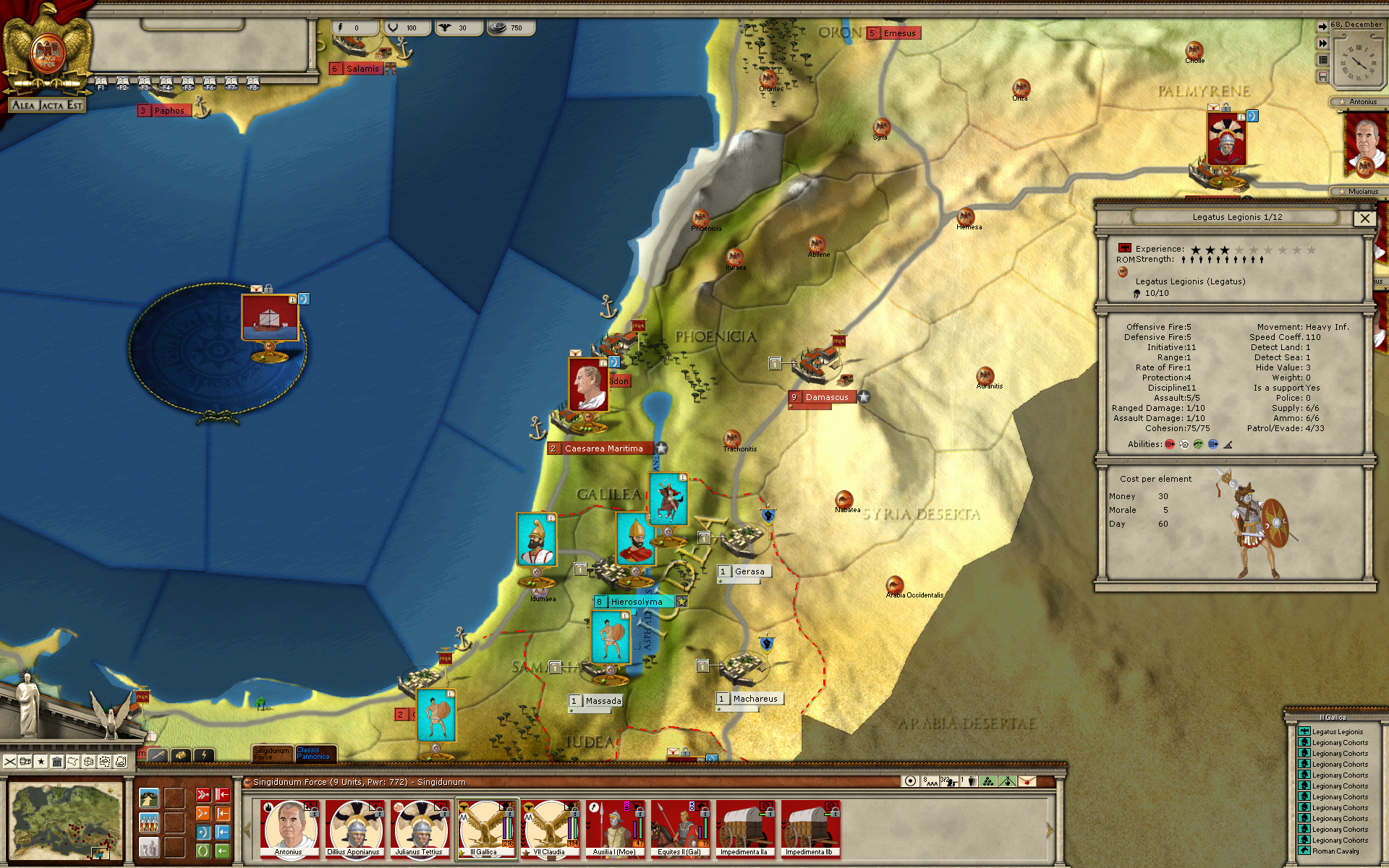Switch to the blue defensive posture

[203, 832]
